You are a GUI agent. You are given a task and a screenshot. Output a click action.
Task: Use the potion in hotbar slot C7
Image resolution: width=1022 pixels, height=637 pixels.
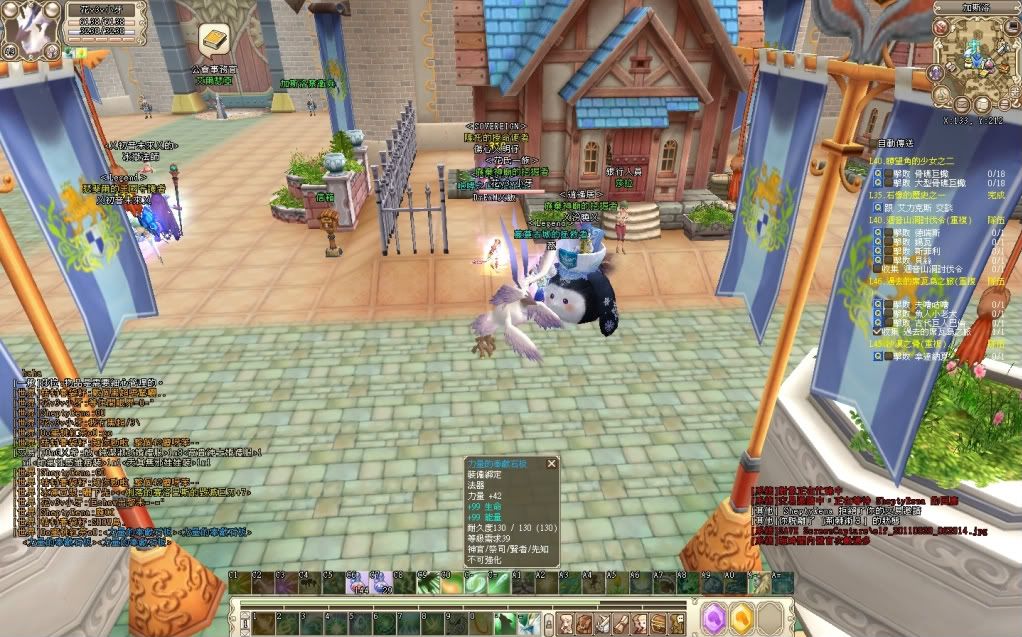pos(379,584)
